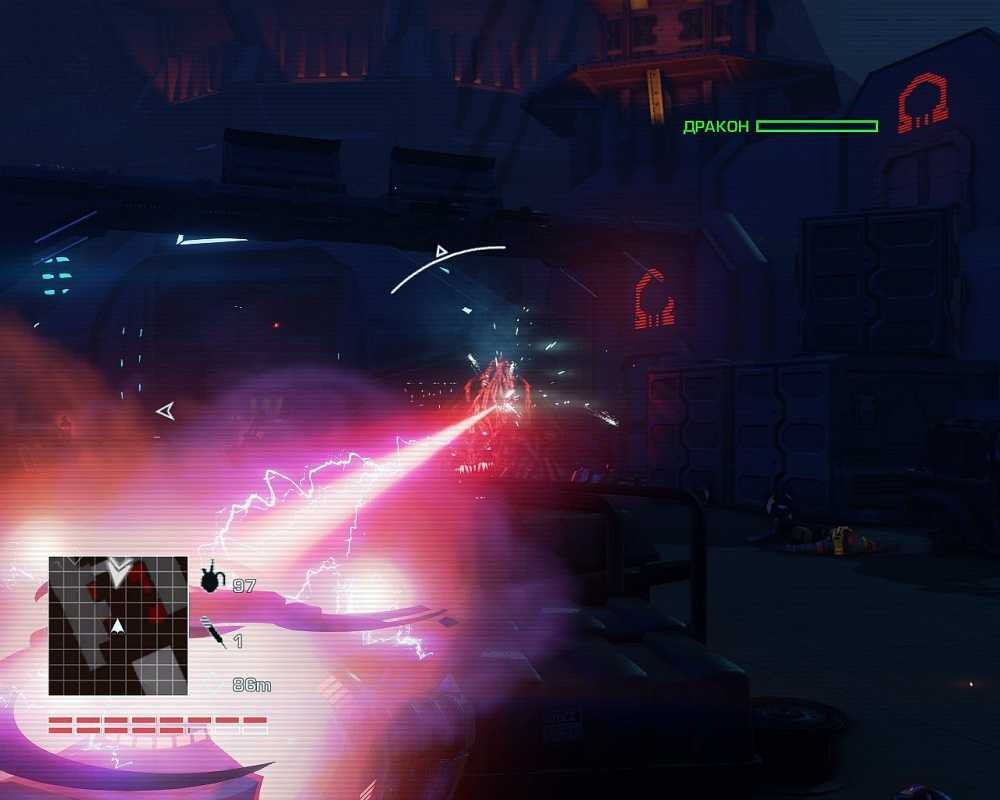Click the minimap grid in the corner
Screen dimensions: 1000x800
coord(118,626)
